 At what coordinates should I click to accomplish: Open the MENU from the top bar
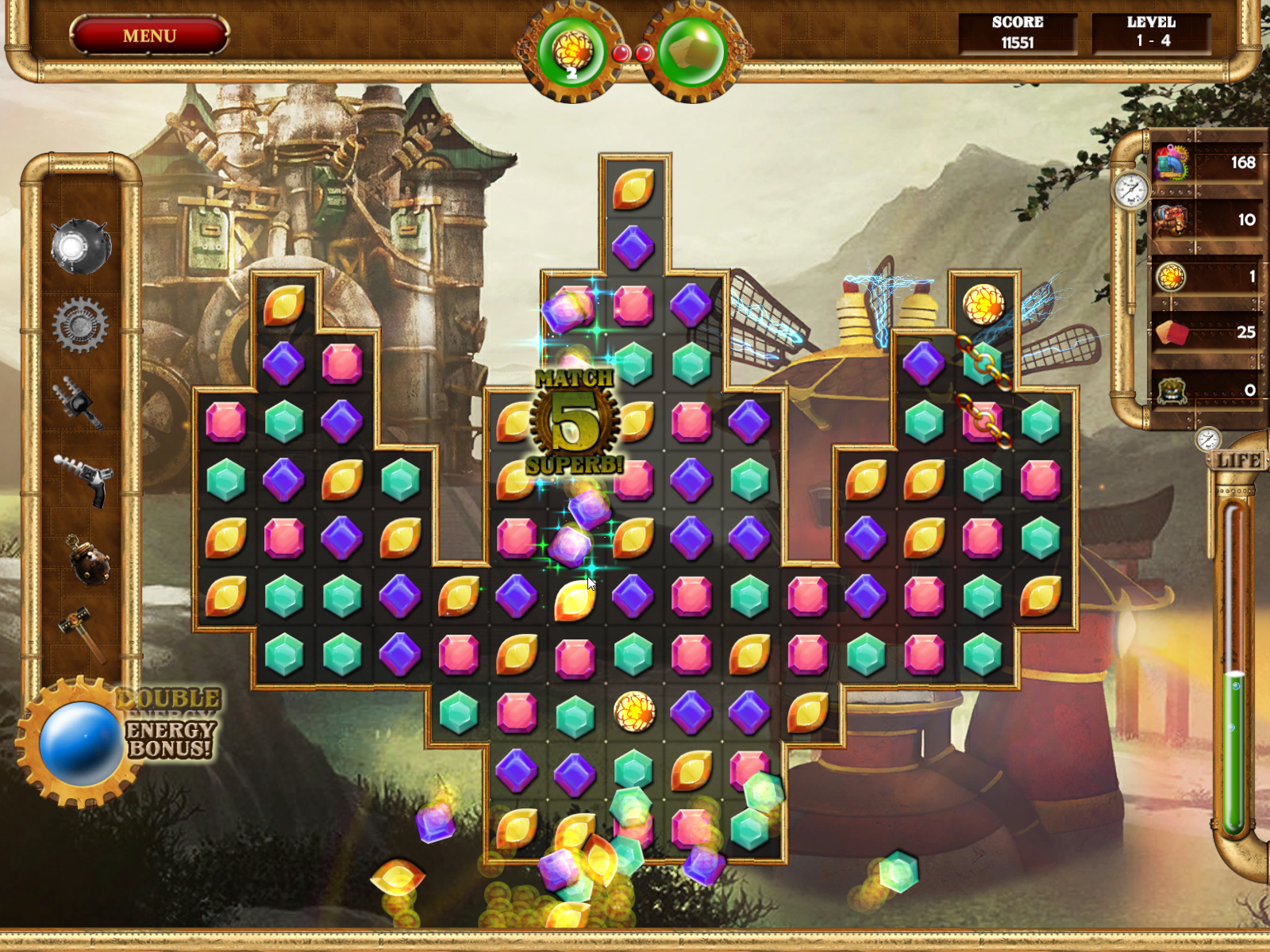coord(148,35)
